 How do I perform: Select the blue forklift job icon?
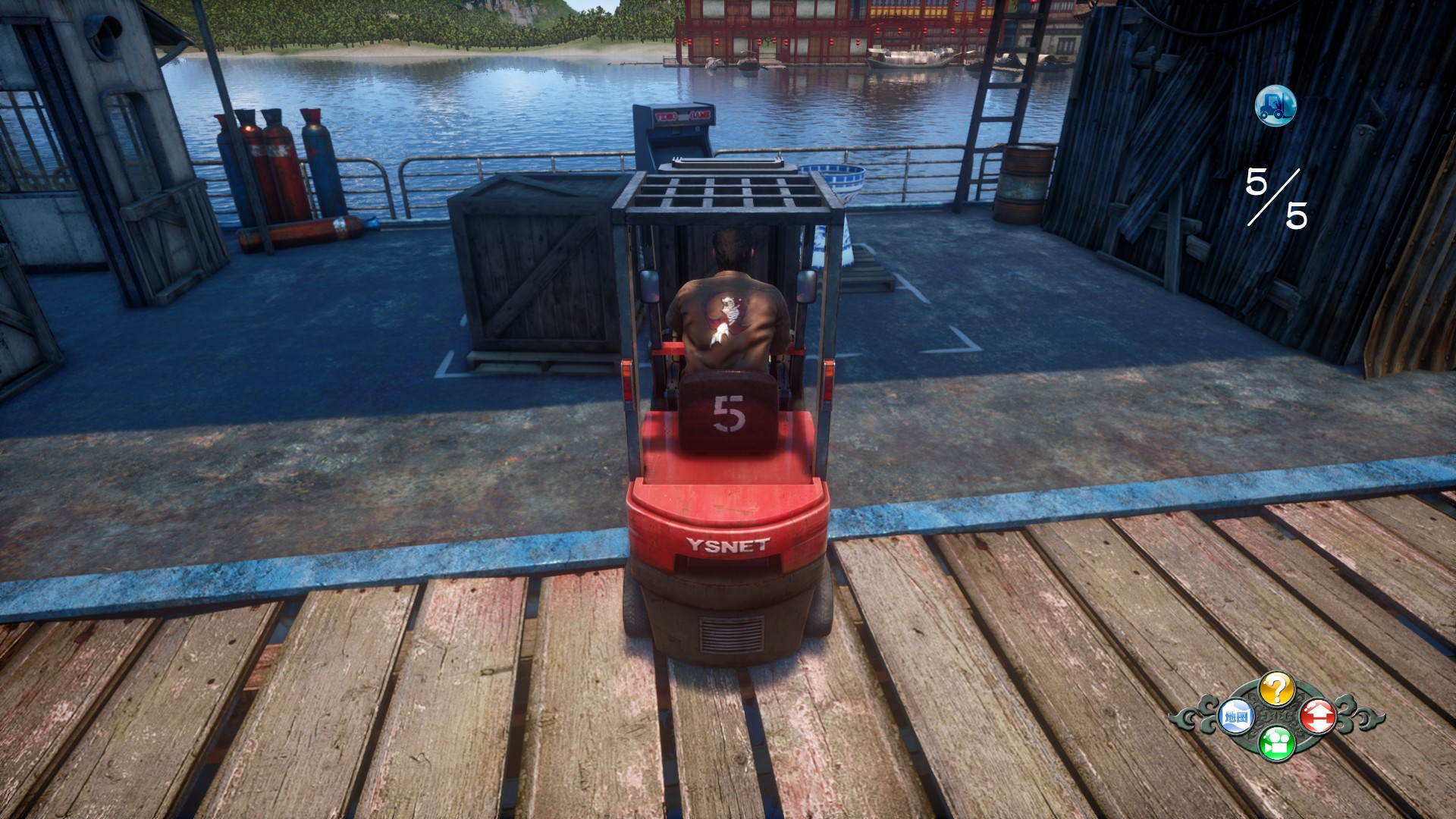(1275, 106)
